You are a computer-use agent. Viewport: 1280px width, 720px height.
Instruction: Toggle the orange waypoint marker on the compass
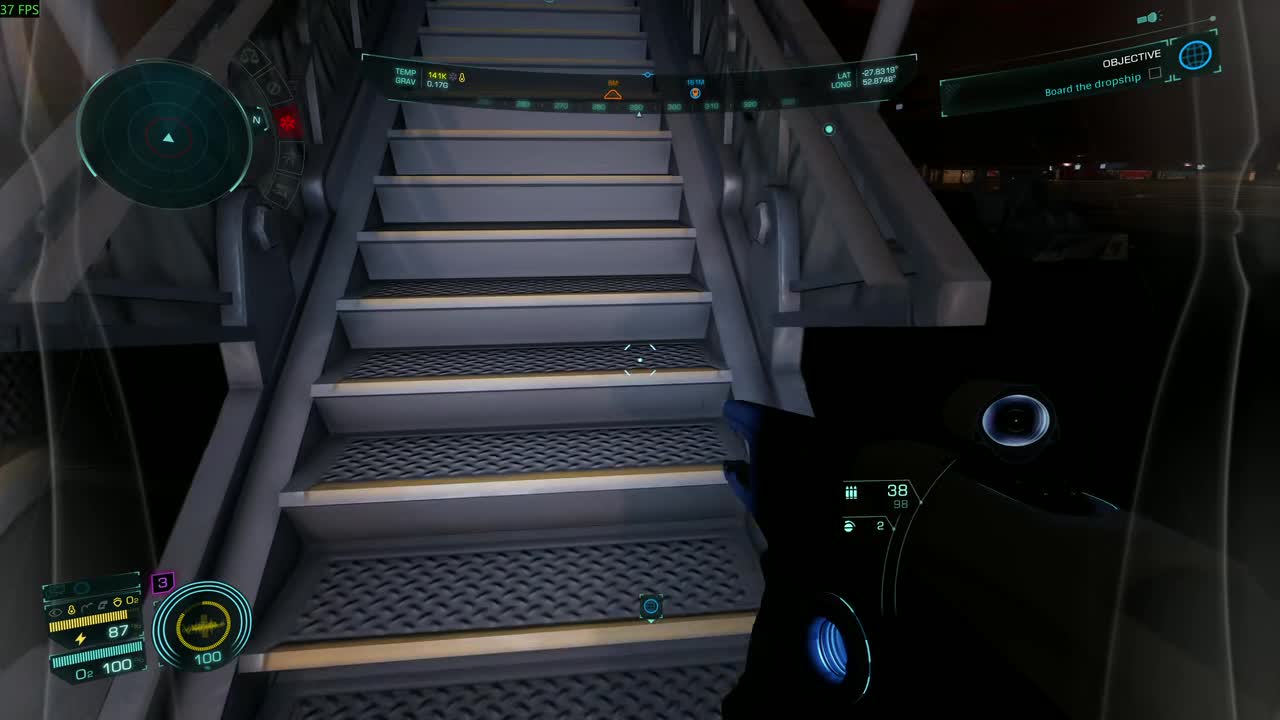[613, 92]
